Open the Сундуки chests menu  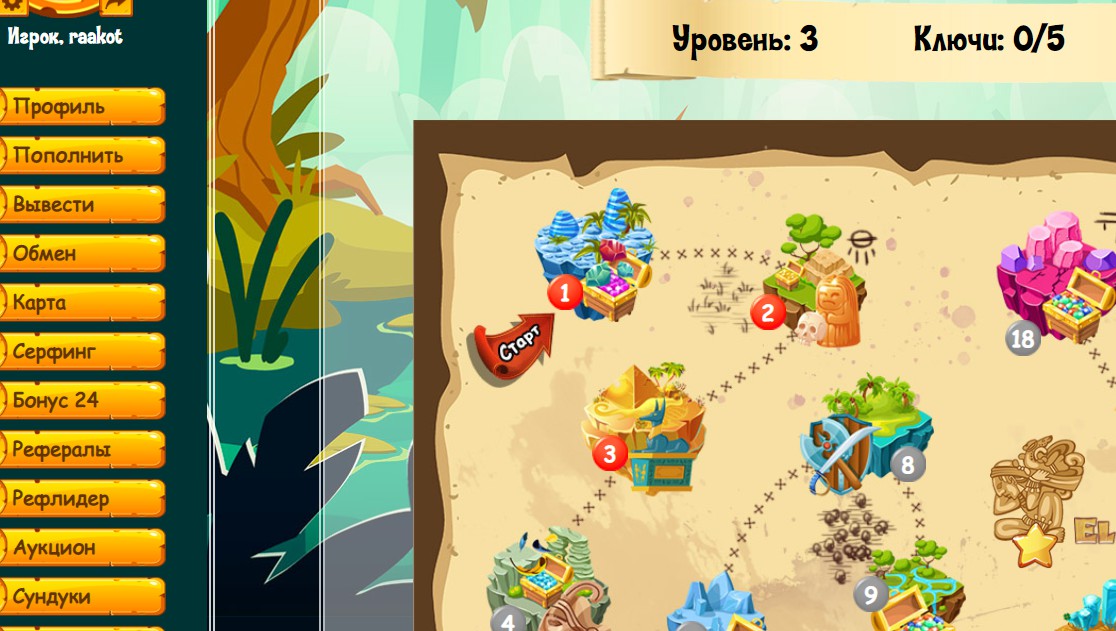pyautogui.click(x=82, y=596)
